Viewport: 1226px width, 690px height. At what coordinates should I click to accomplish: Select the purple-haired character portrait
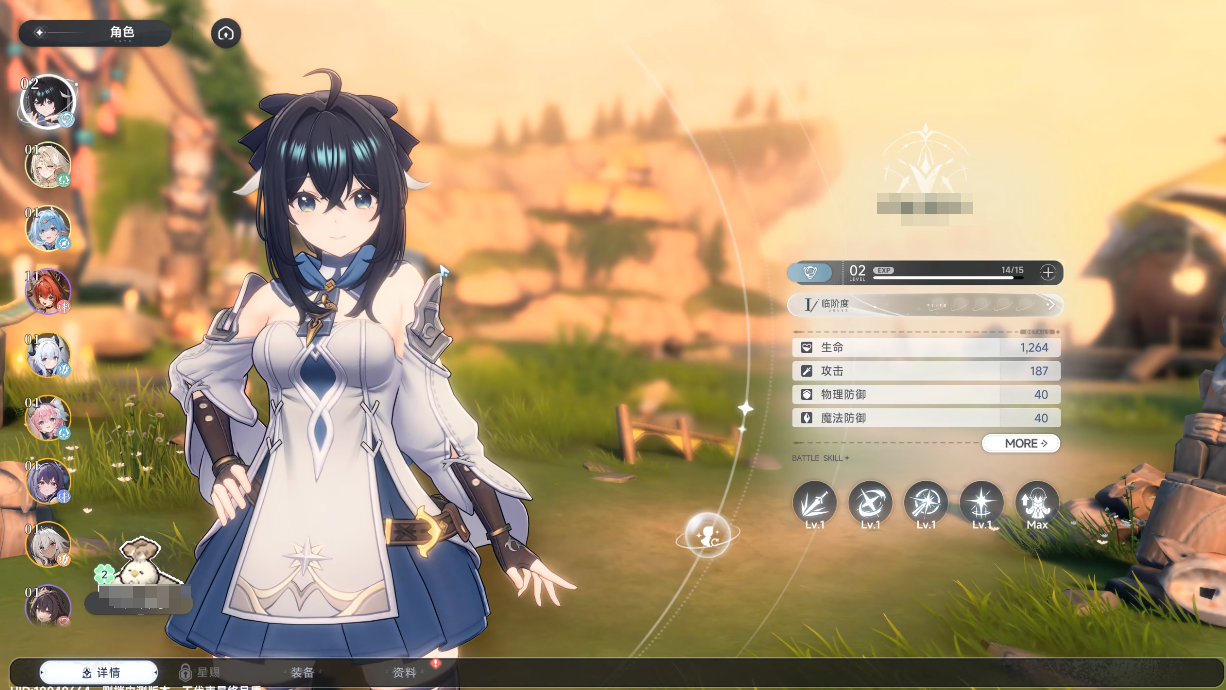click(x=48, y=481)
